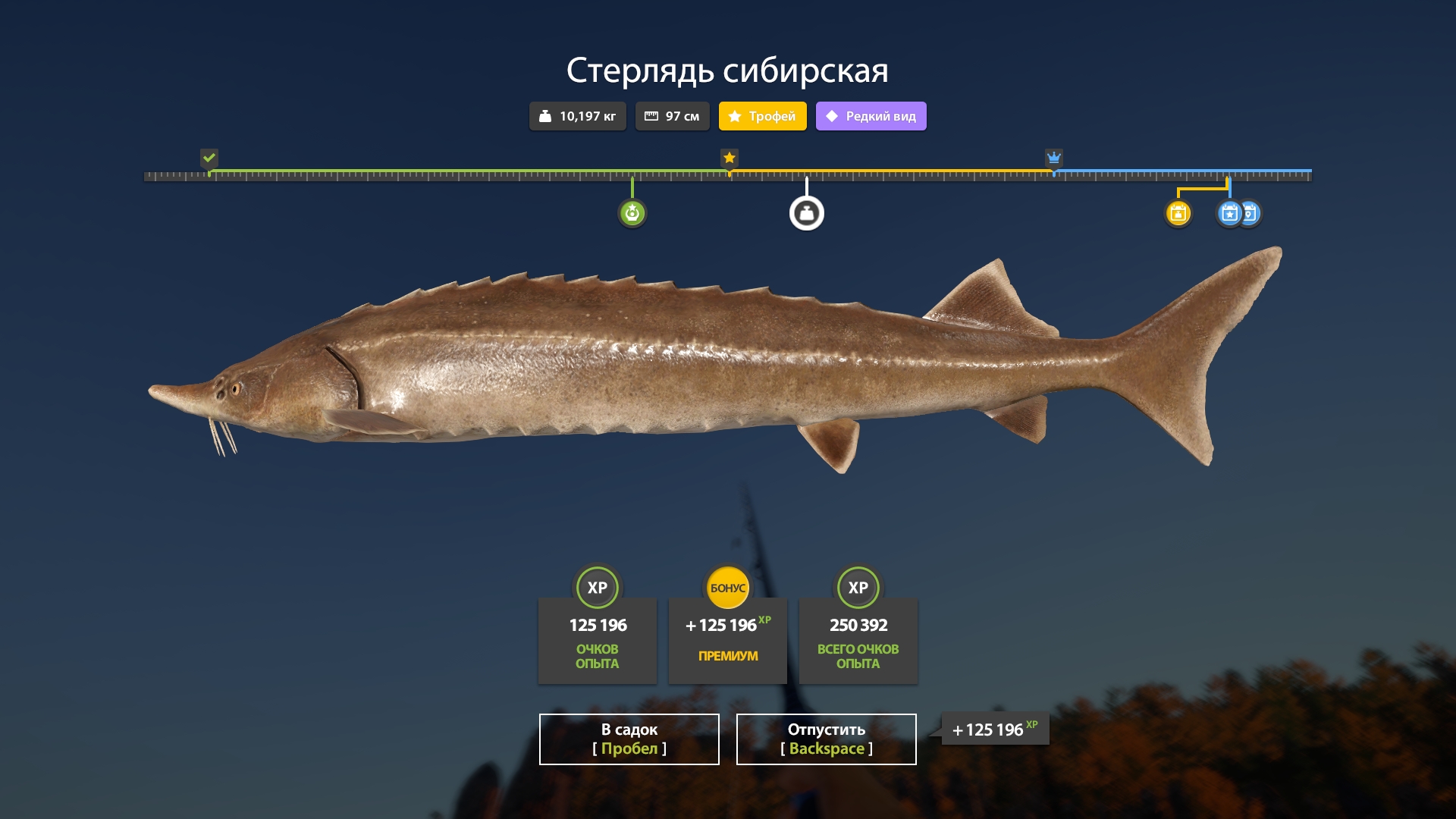Open the white weight marker for current fish
1456x819 pixels.
coord(807,213)
